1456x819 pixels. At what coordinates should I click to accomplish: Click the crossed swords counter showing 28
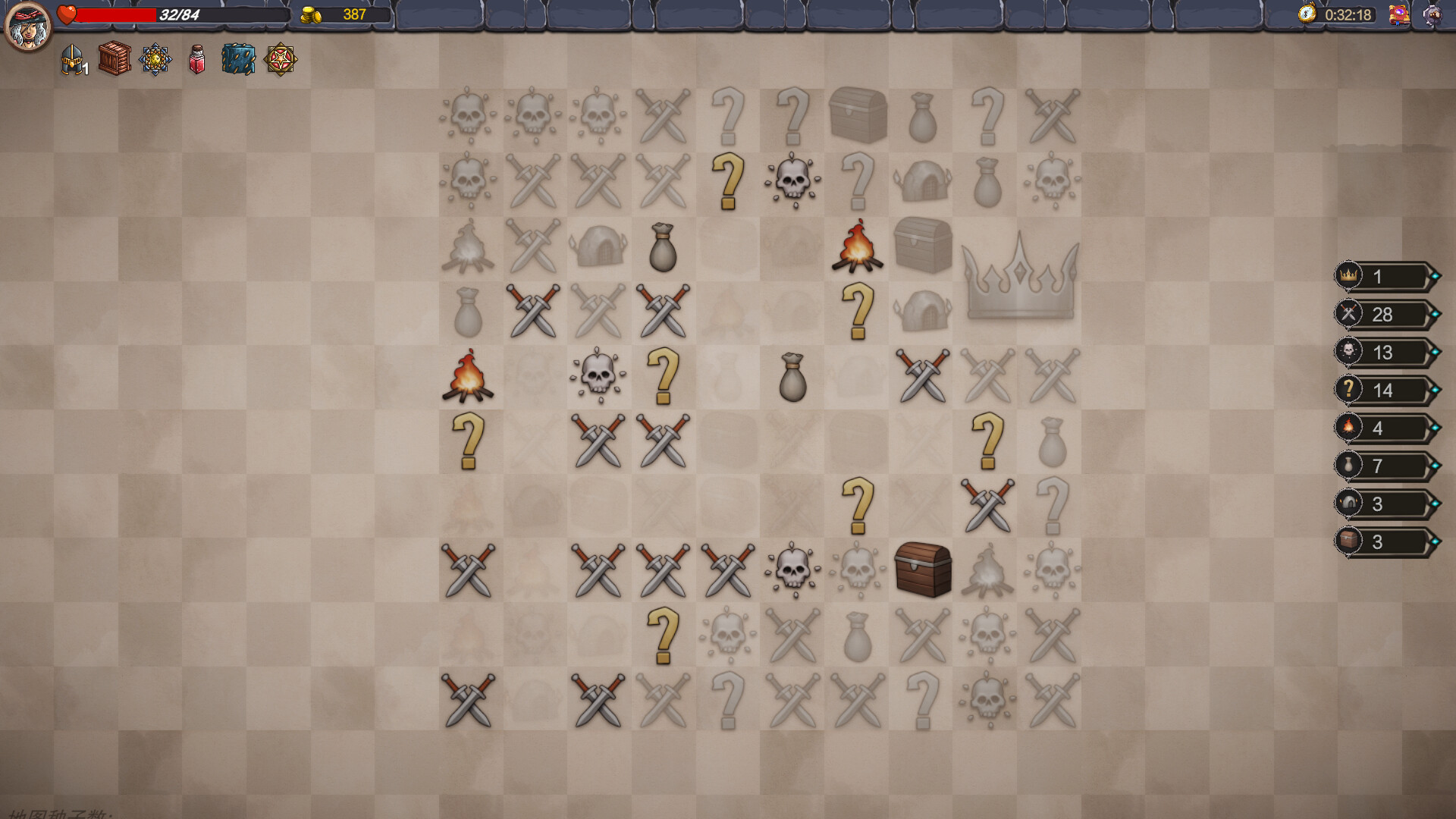[1384, 314]
